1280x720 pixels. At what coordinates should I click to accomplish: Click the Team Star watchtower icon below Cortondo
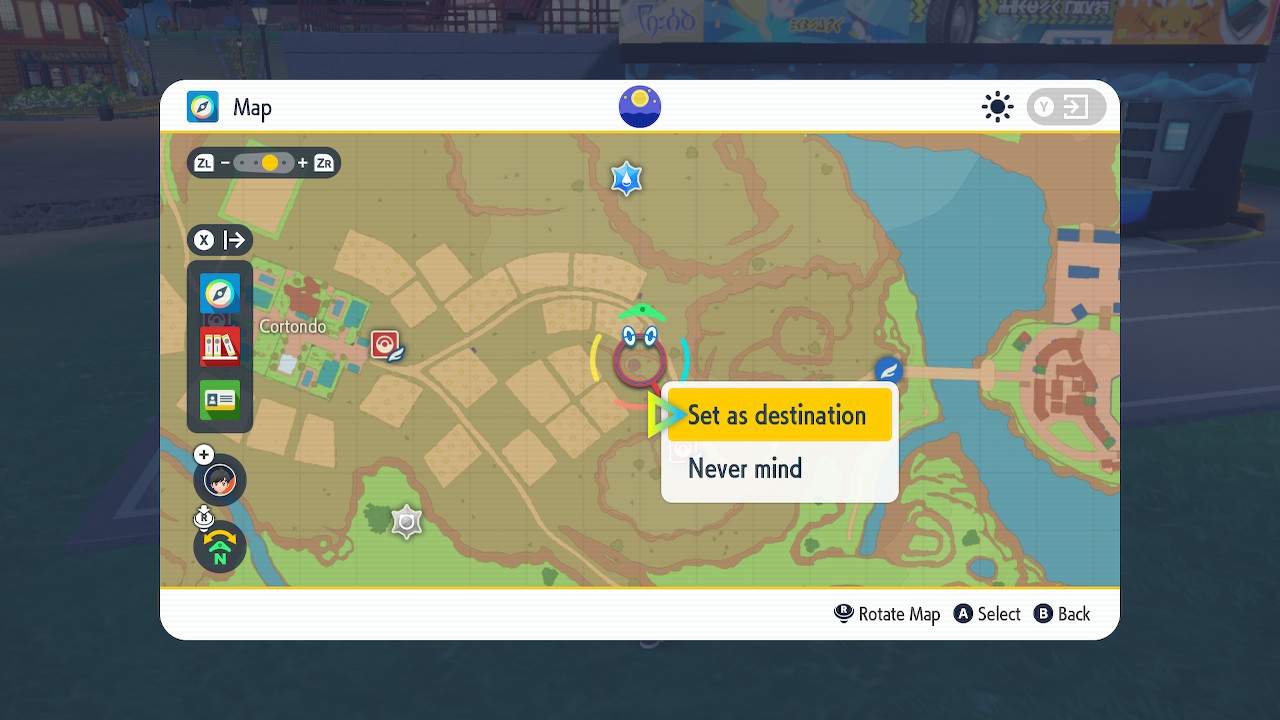[406, 521]
